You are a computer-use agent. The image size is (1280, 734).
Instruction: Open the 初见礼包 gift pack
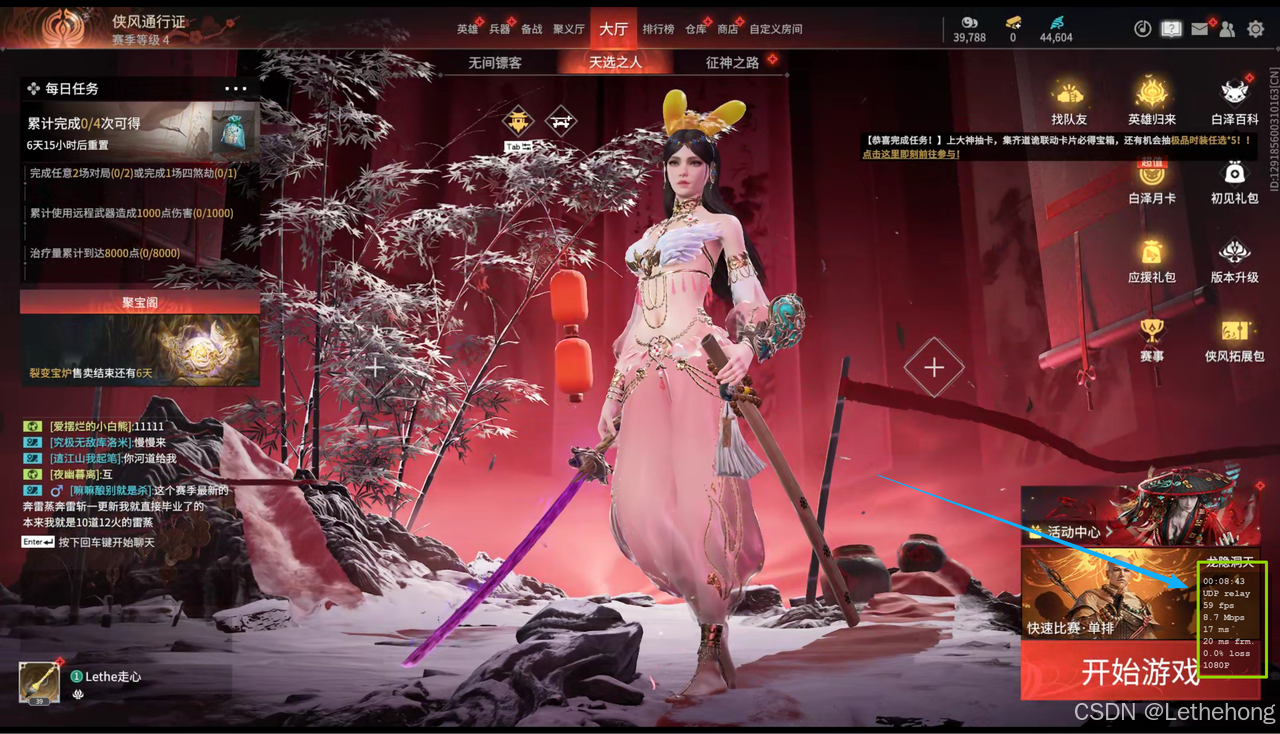pos(1234,181)
